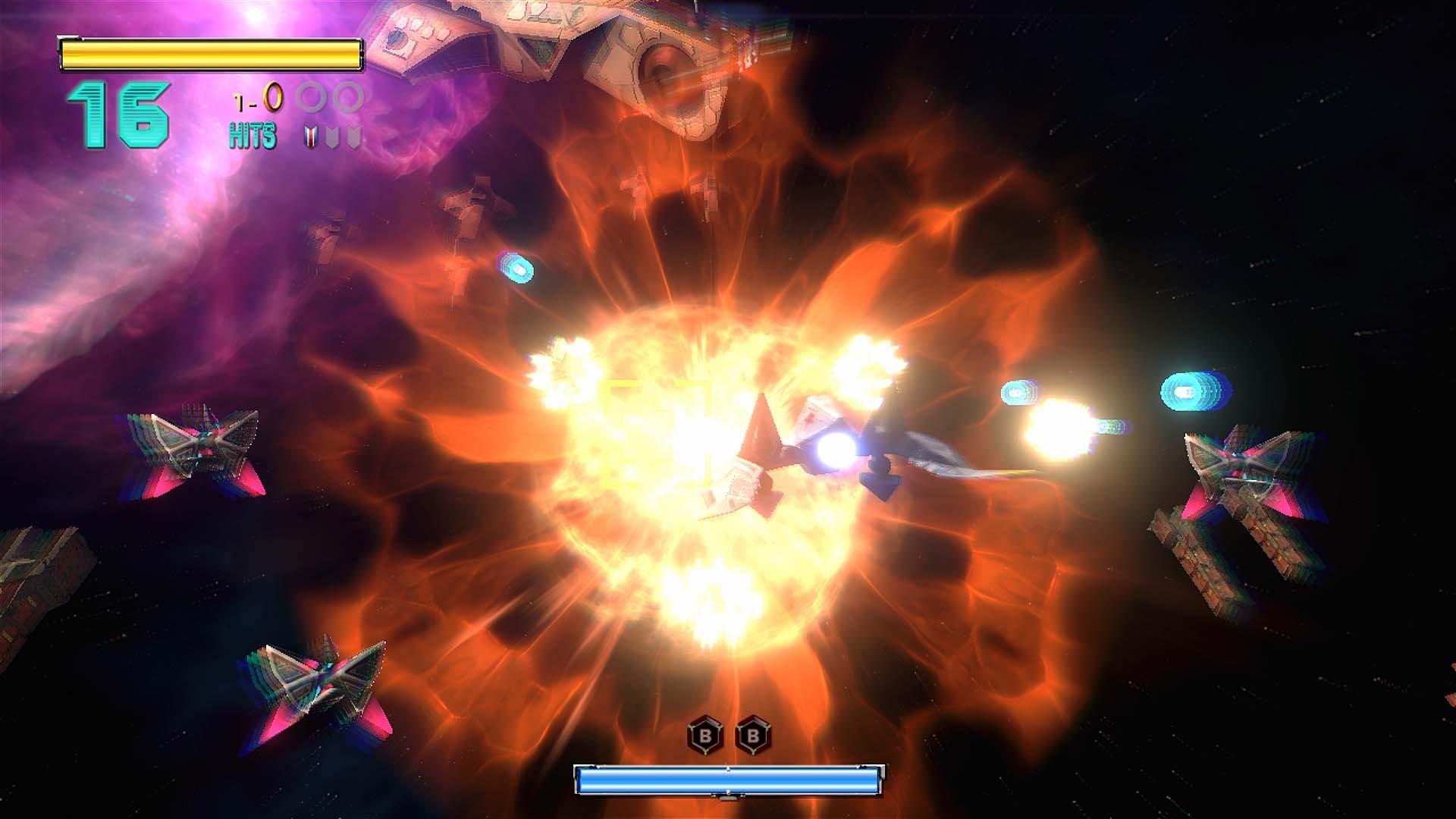
Task: Click the middle gray arrow pennant icon
Action: click(331, 136)
